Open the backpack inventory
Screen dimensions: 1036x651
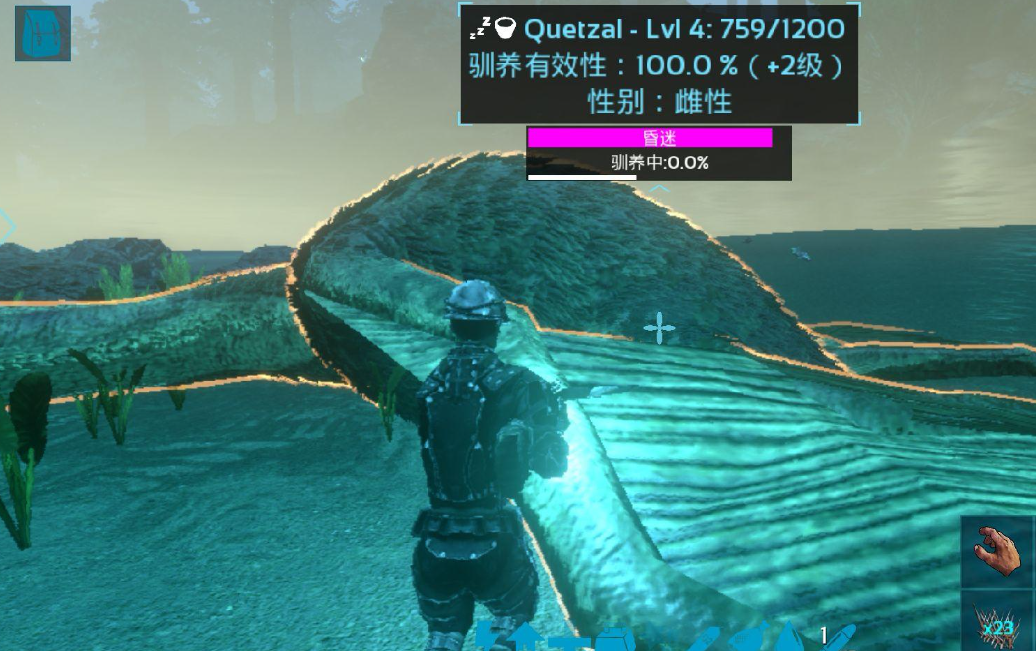pos(43,33)
